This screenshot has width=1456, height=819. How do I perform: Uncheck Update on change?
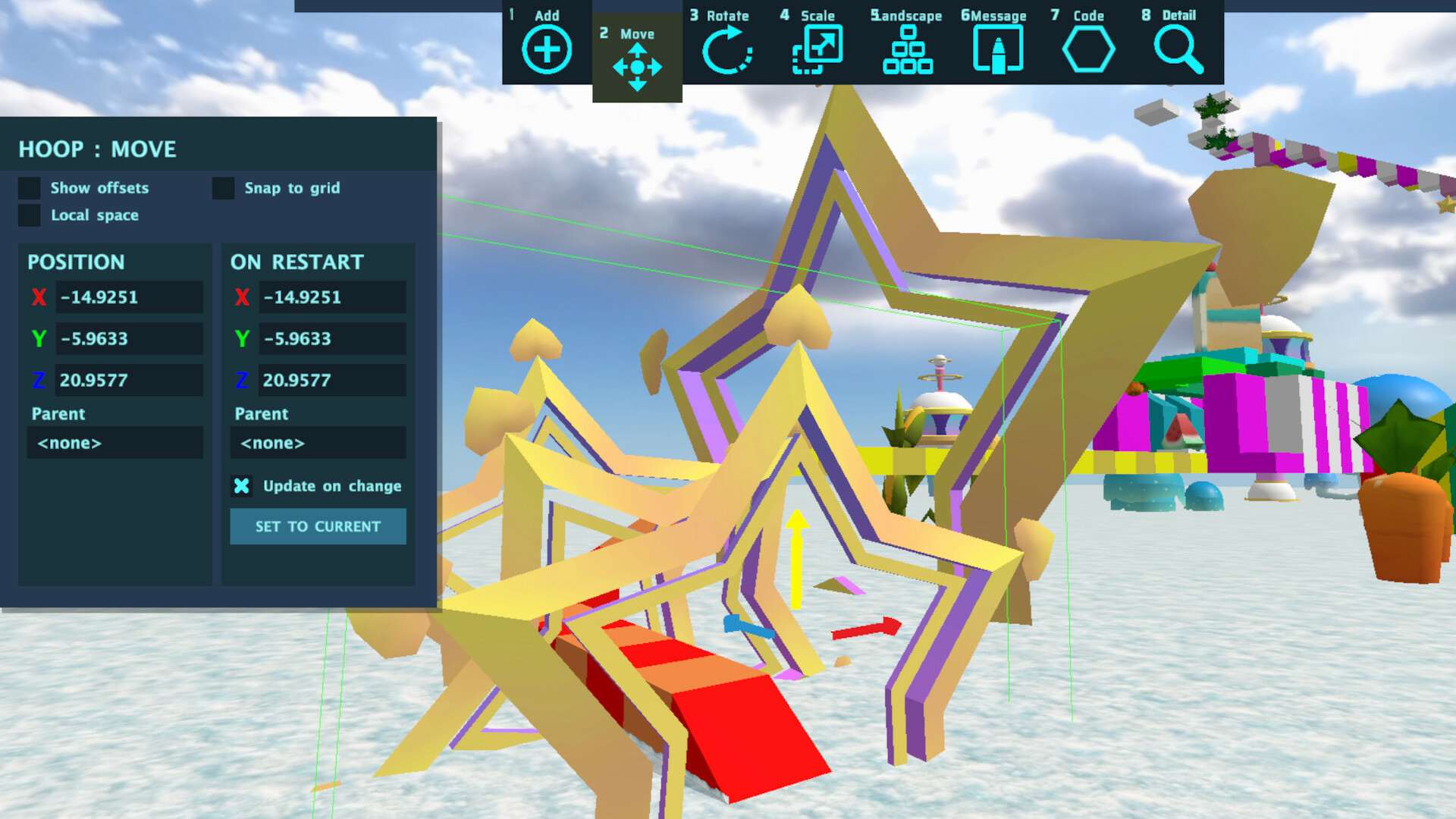click(x=241, y=486)
